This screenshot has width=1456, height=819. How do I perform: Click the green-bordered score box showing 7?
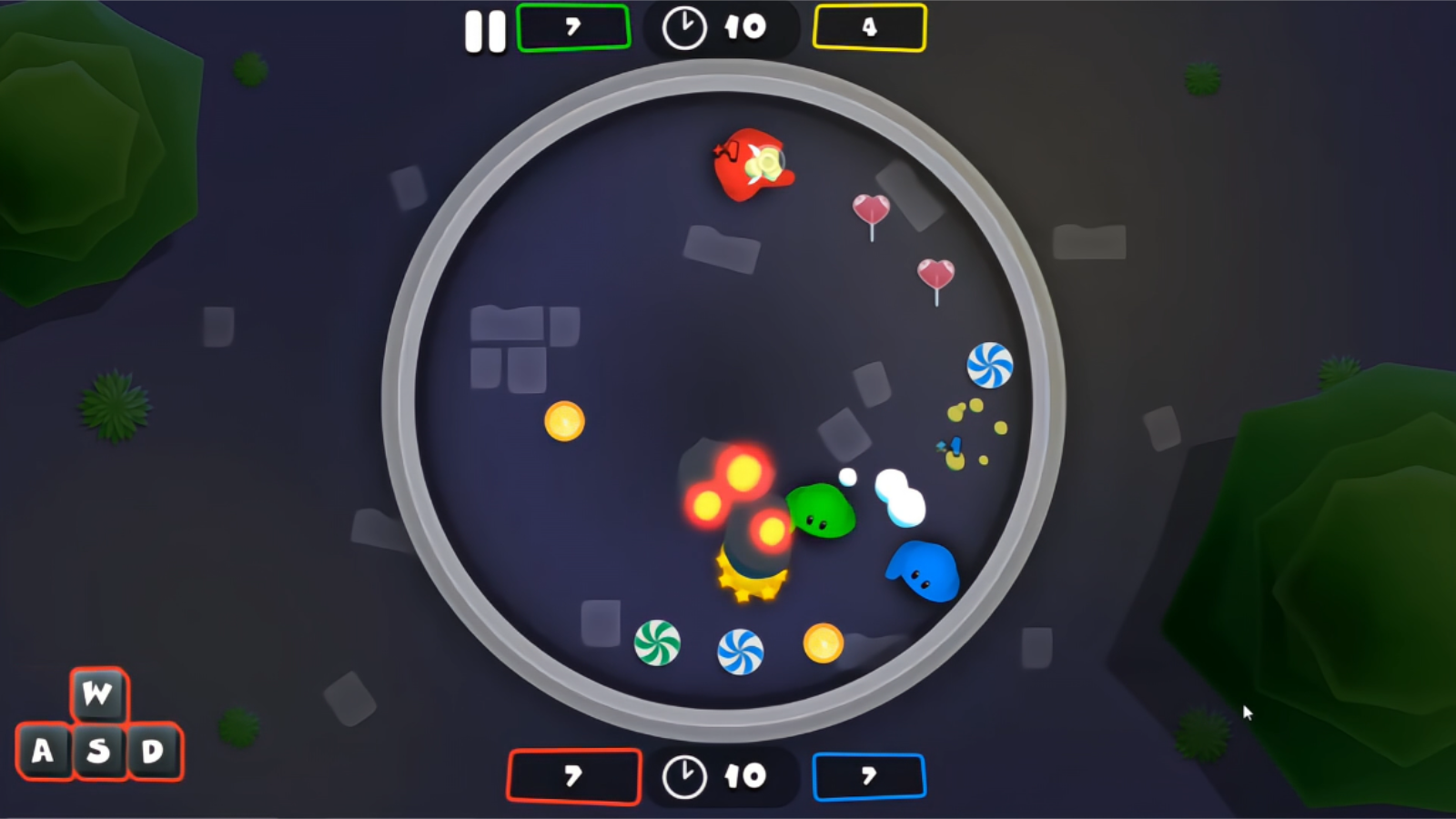point(572,28)
